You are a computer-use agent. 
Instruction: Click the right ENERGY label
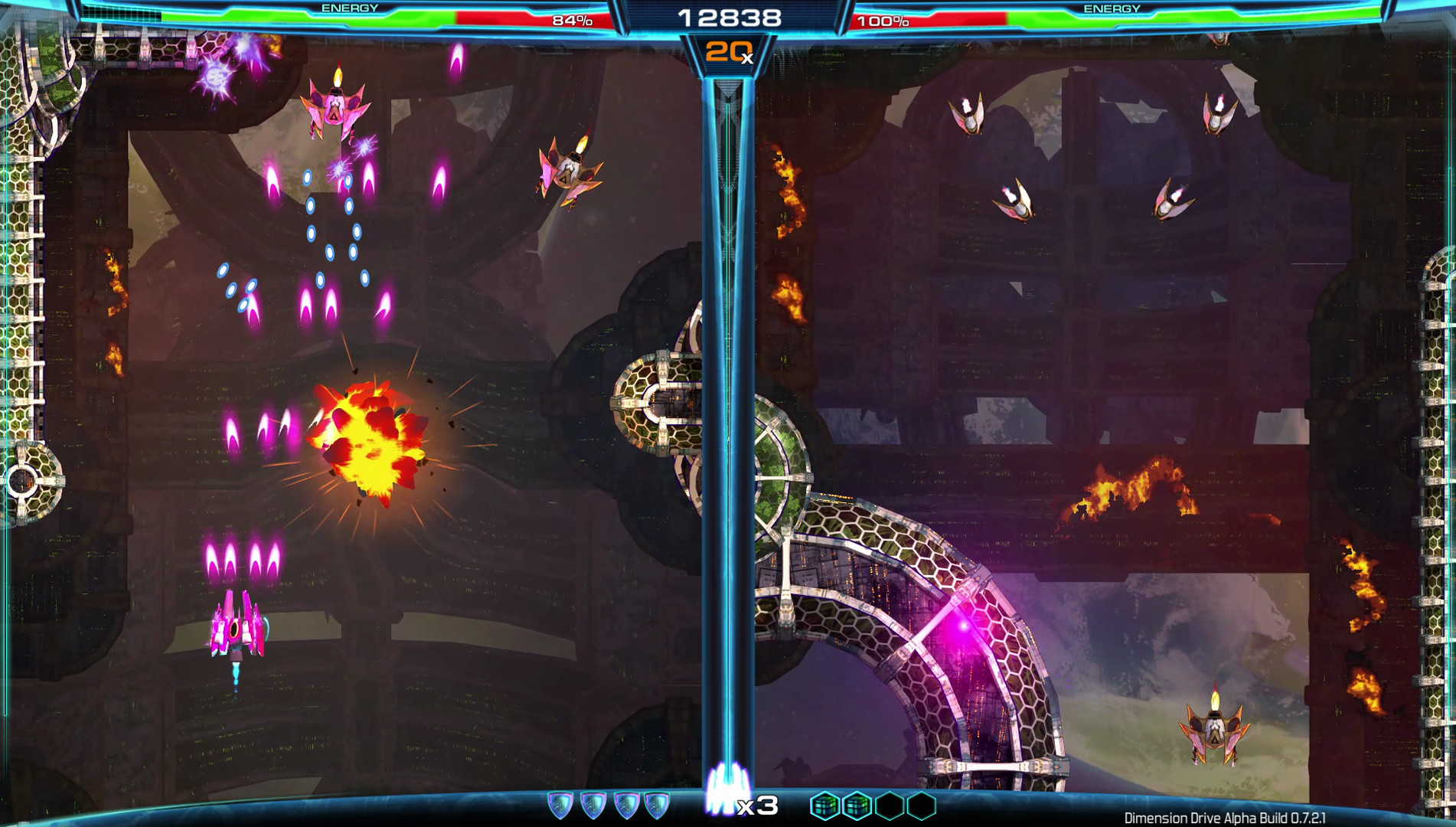pos(1114,8)
